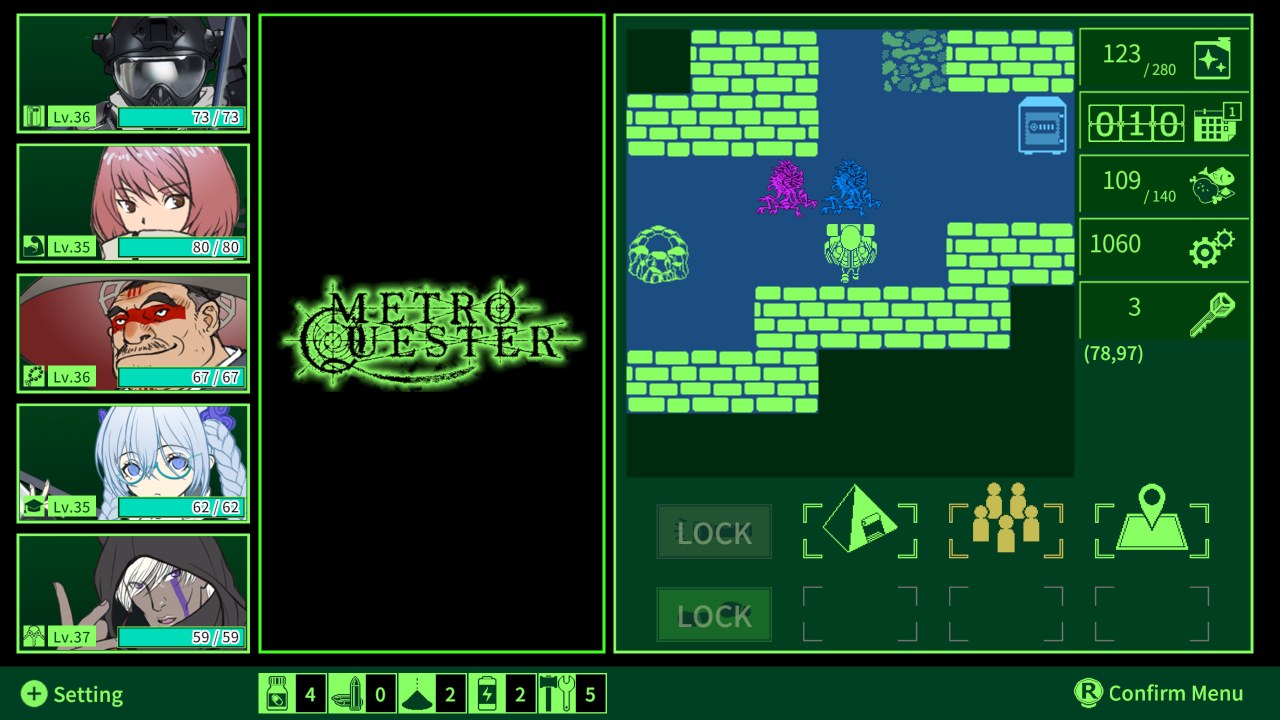Open the fuel/energy resource panel icon
This screenshot has width=1280, height=720.
click(x=1213, y=57)
